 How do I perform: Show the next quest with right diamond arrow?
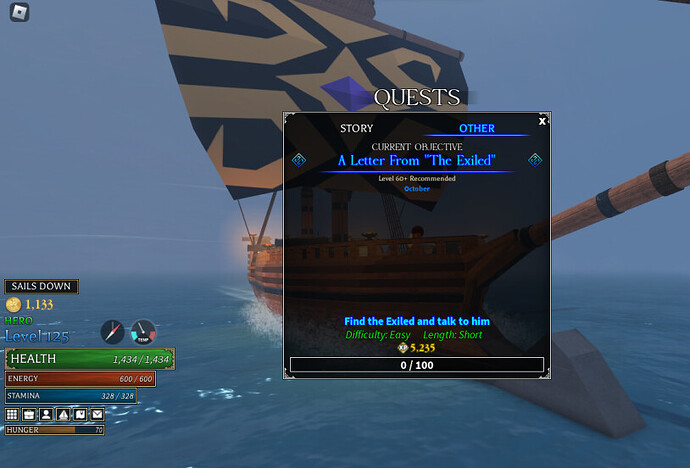click(534, 160)
